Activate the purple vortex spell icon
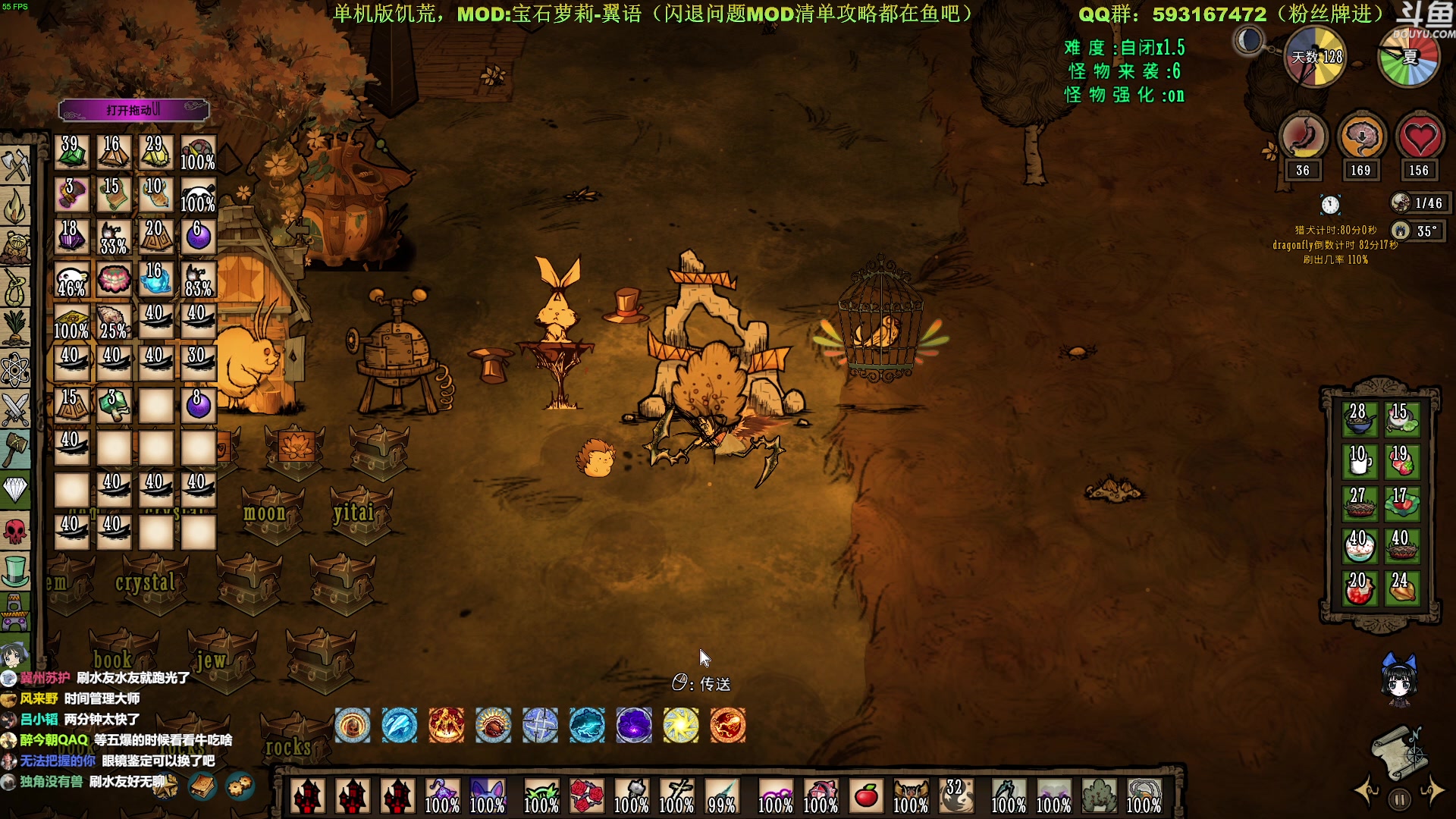This screenshot has height=819, width=1456. 634,726
